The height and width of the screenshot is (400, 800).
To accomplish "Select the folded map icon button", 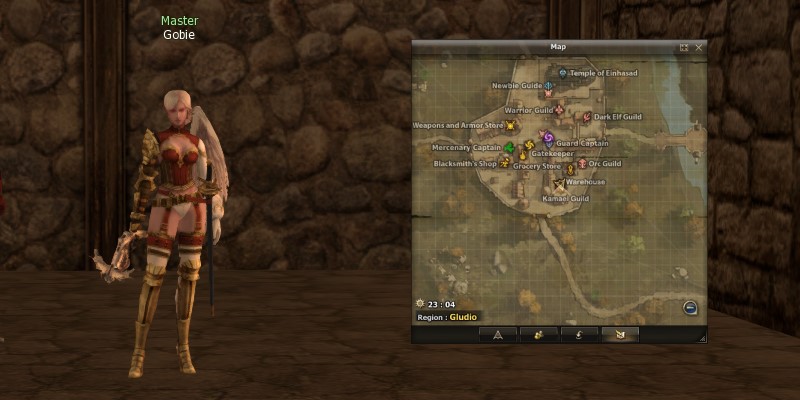I will click(x=620, y=334).
